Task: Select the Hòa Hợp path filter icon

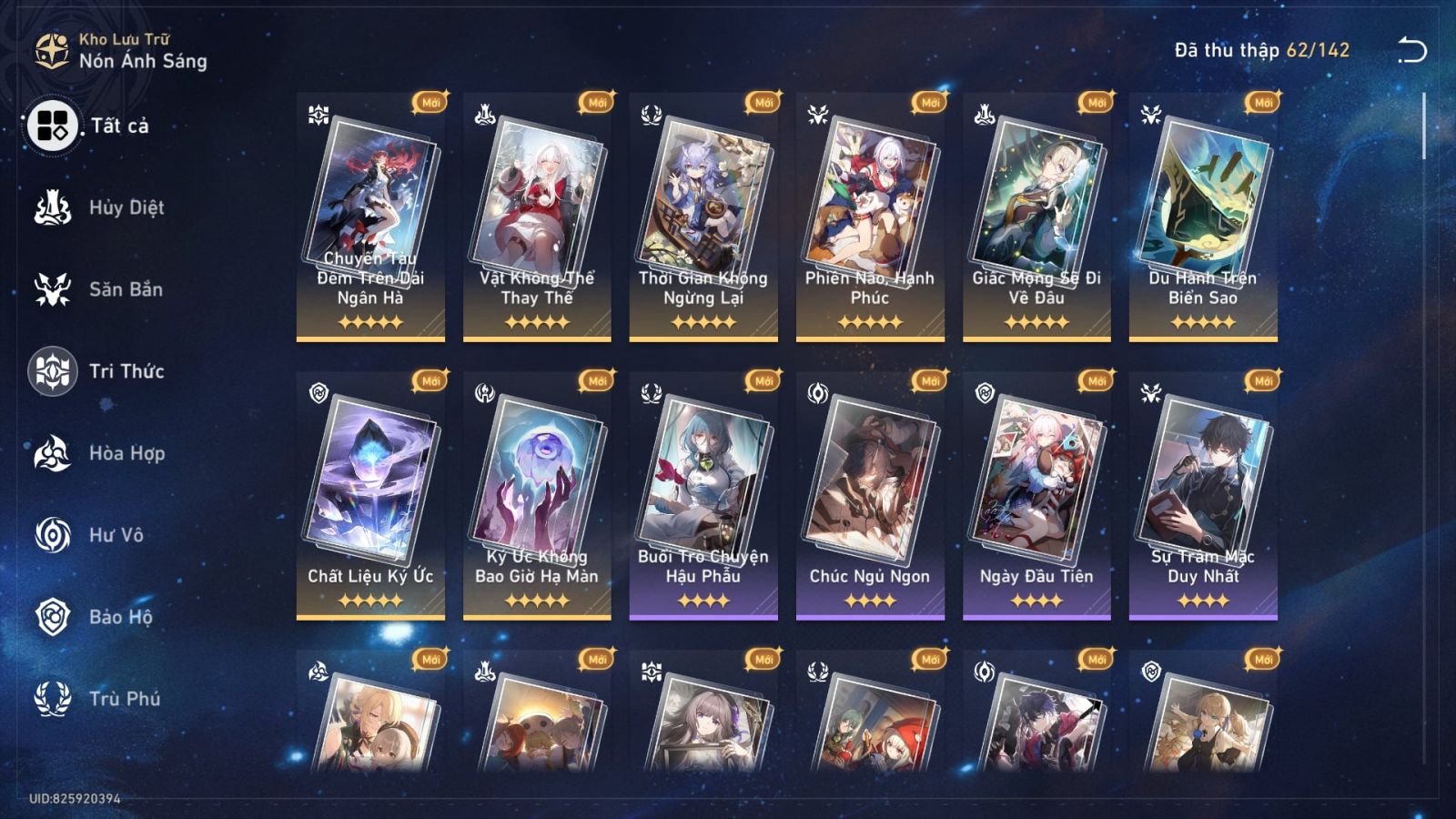Action: click(53, 453)
